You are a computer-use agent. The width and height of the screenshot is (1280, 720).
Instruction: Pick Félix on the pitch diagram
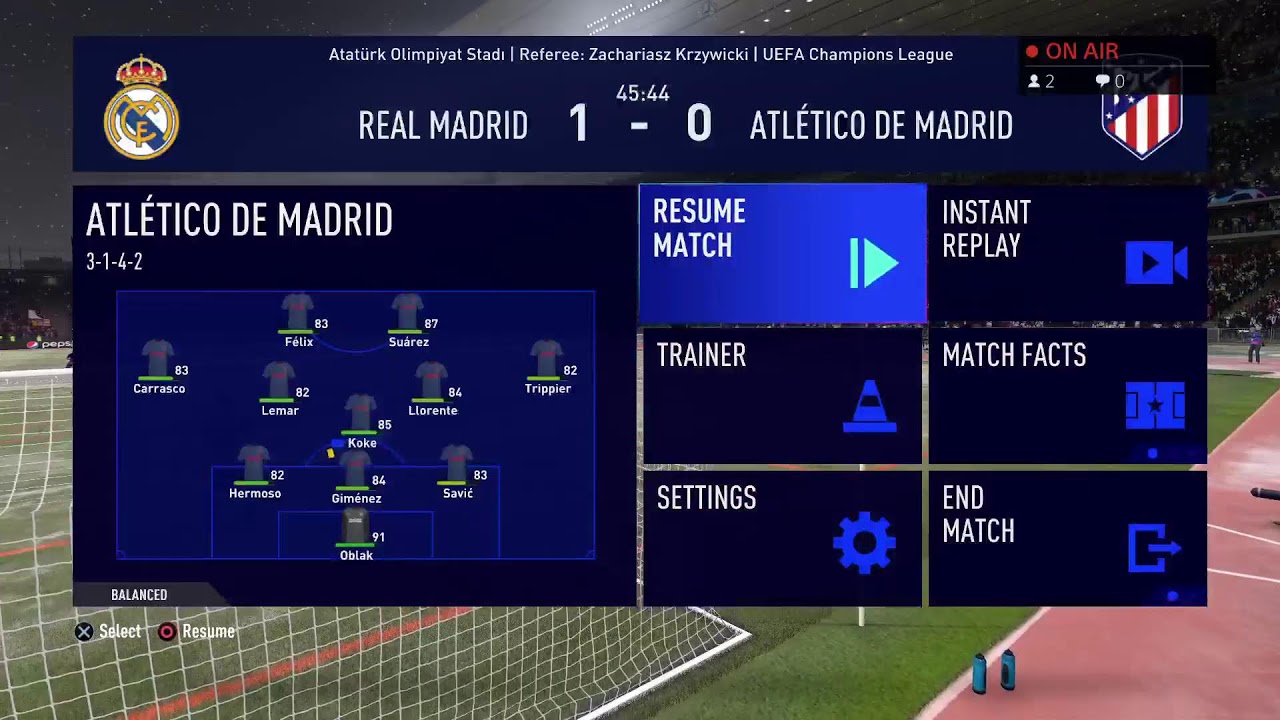click(298, 318)
